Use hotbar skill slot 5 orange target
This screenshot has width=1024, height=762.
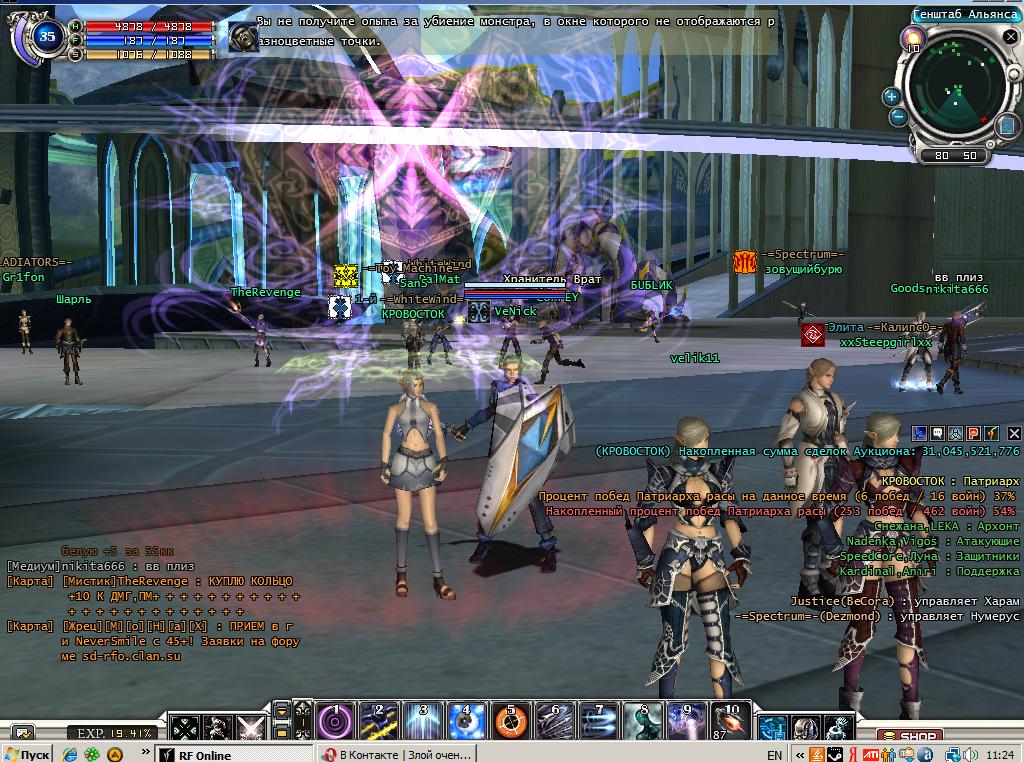pyautogui.click(x=510, y=722)
